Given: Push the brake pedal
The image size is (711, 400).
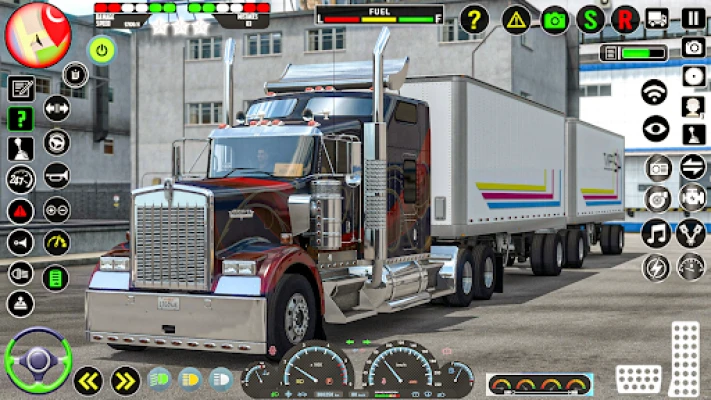Looking at the screenshot, I should 637,379.
